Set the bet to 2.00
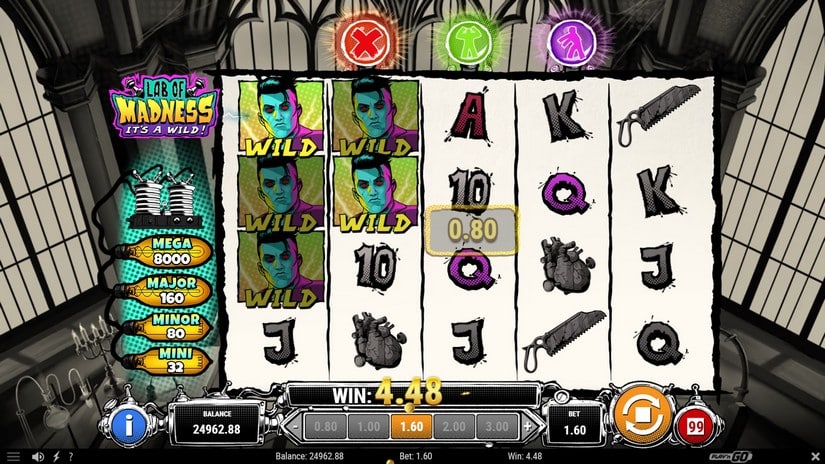Image resolution: width=825 pixels, height=464 pixels. point(455,425)
